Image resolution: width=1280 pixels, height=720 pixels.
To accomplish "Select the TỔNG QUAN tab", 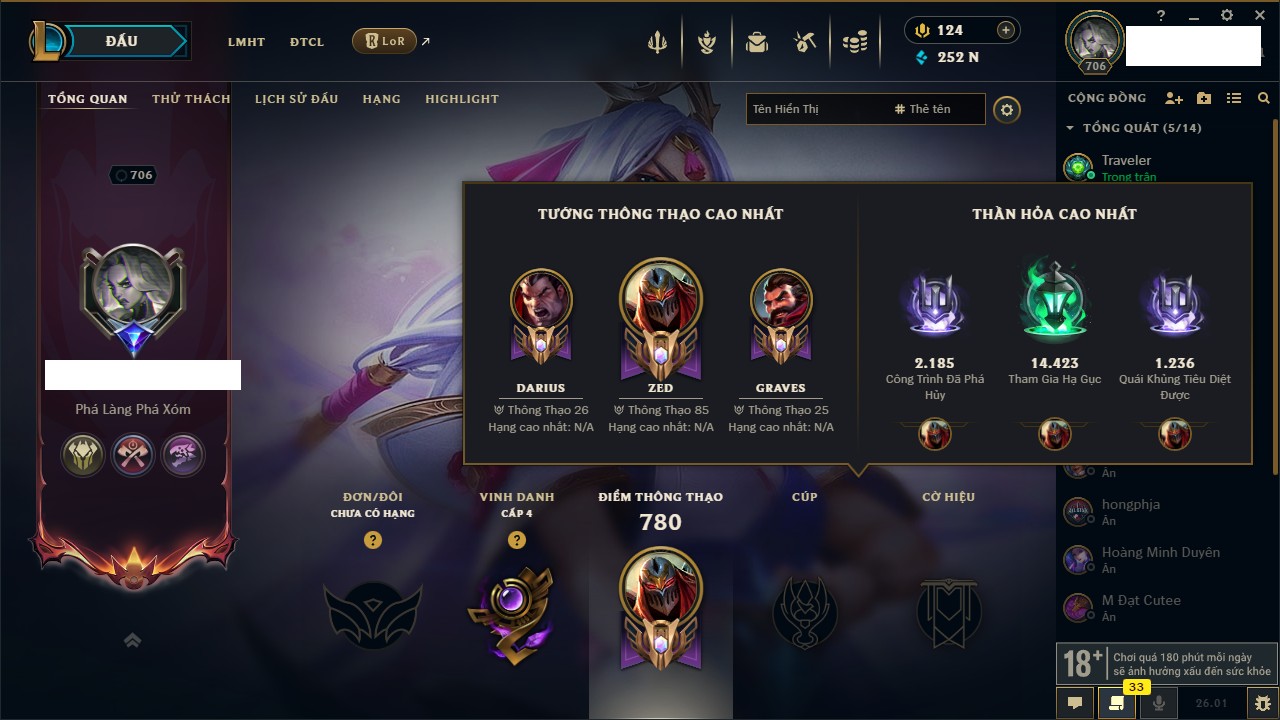I will coord(88,99).
